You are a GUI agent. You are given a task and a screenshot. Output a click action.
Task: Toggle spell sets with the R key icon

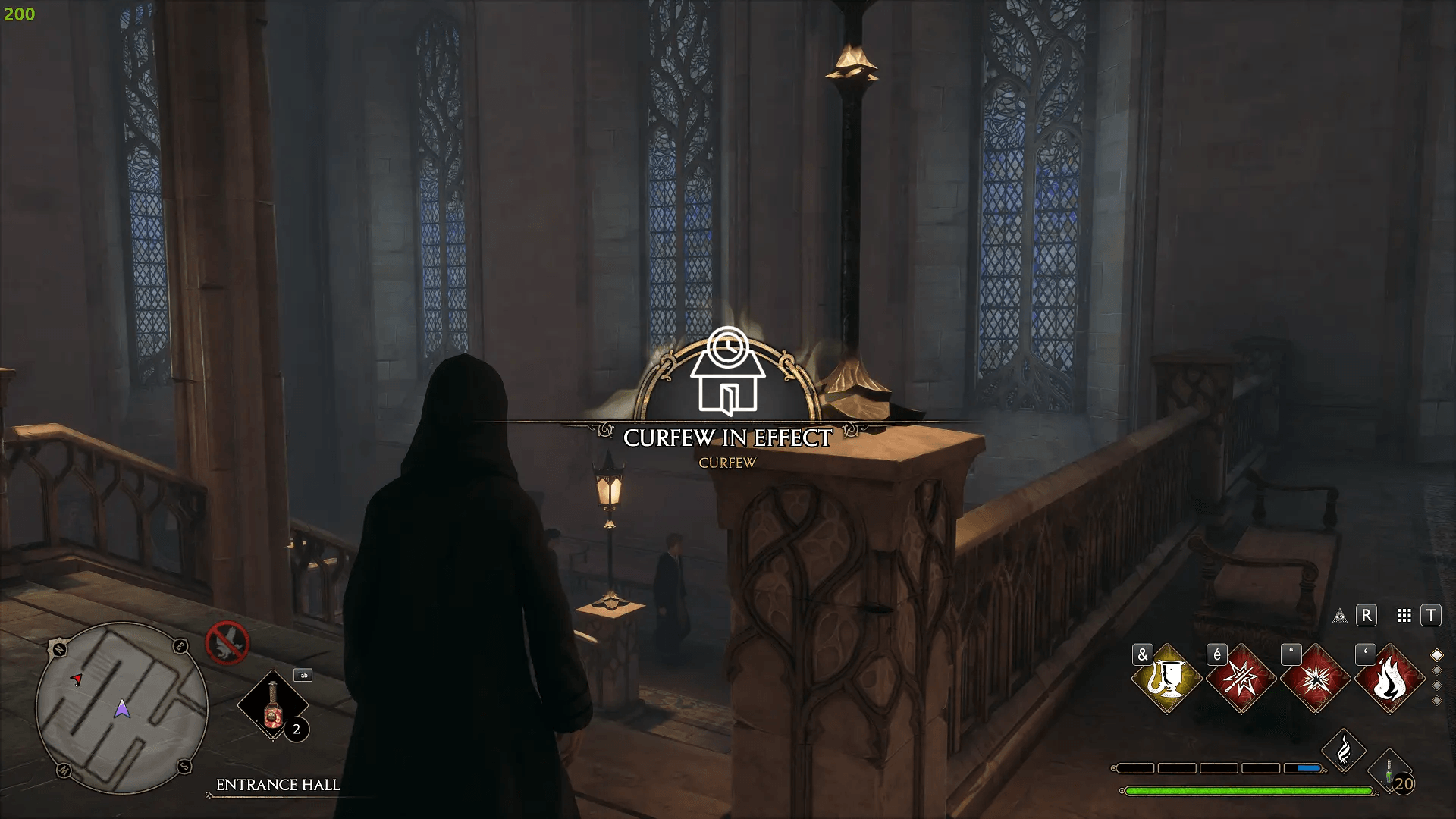tap(1366, 616)
